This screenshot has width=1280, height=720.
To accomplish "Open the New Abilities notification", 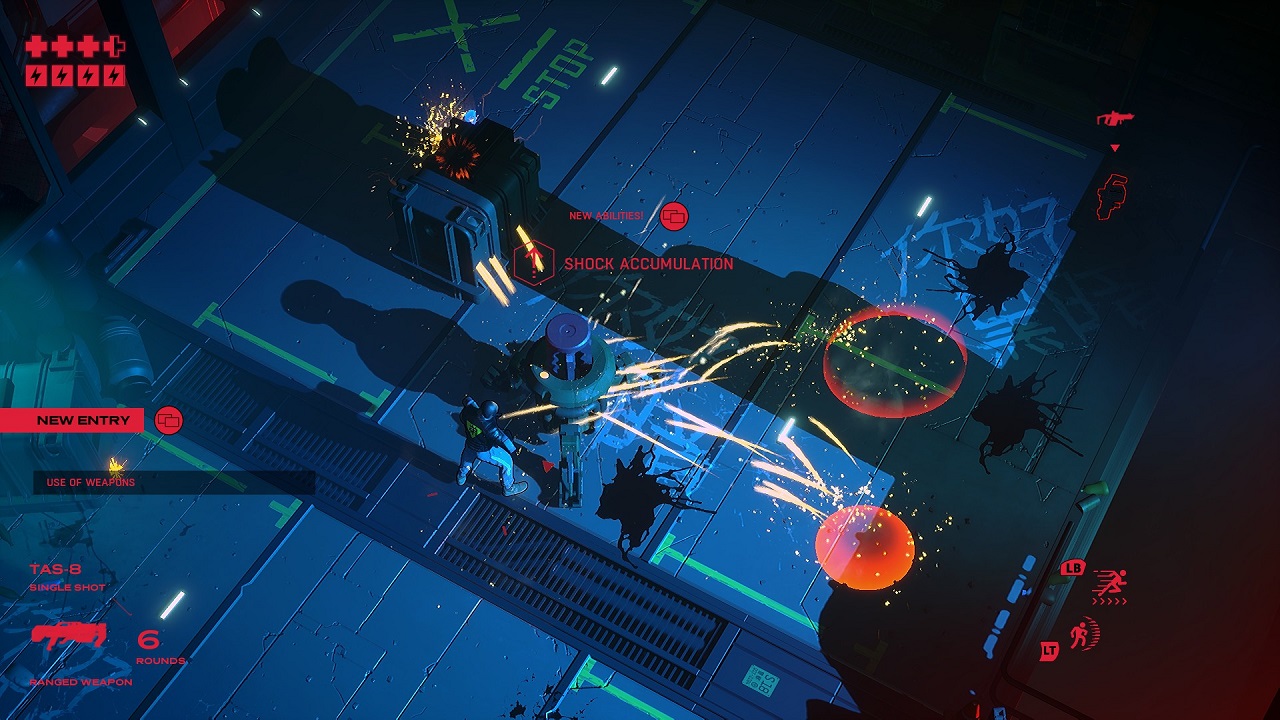I will 674,216.
